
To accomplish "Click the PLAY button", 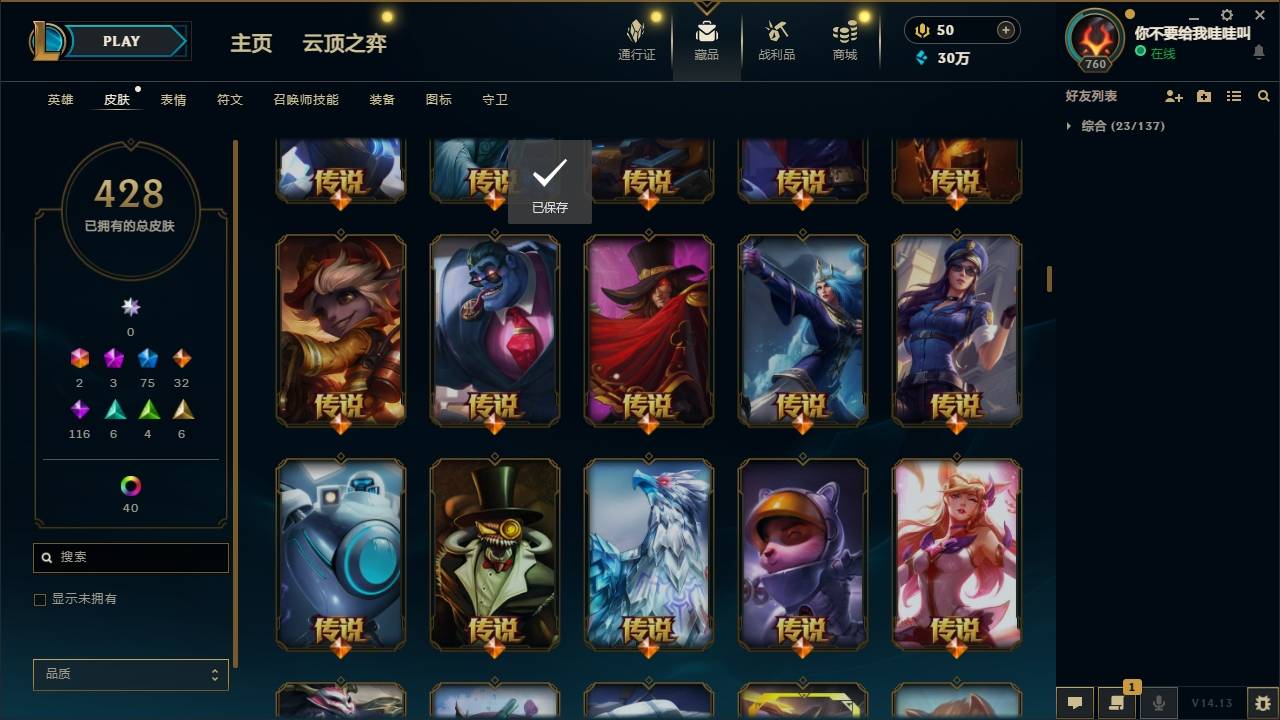I will tap(121, 41).
